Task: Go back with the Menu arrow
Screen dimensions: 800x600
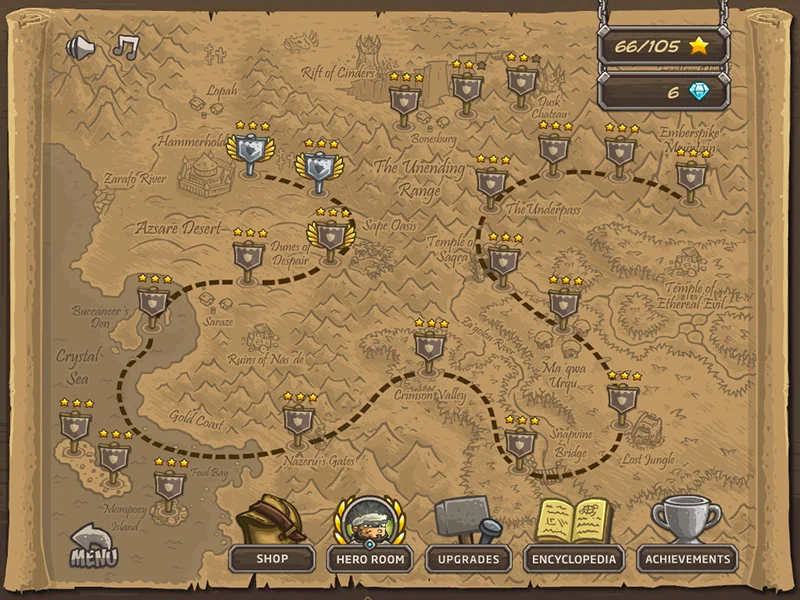Action: (x=93, y=546)
